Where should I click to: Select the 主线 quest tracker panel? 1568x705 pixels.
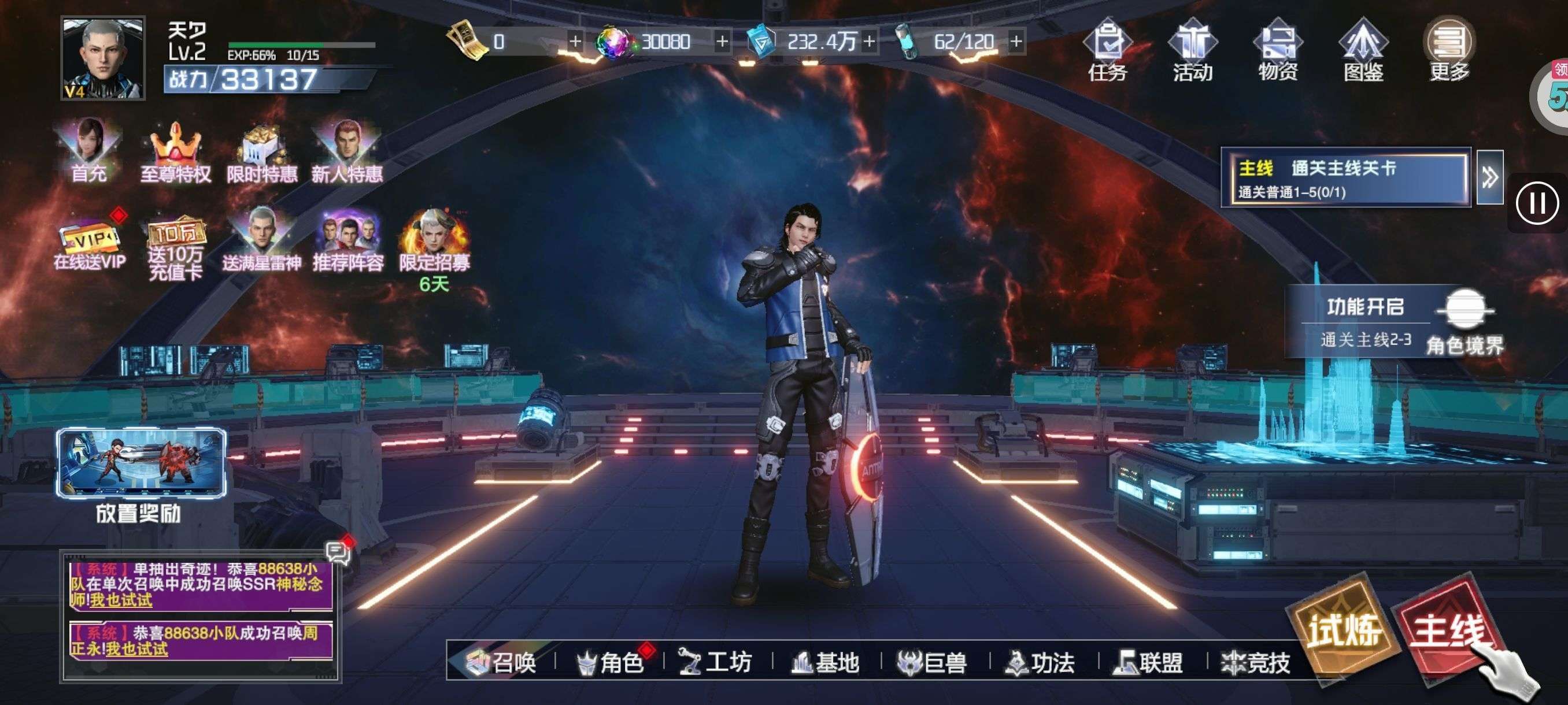(x=1346, y=177)
